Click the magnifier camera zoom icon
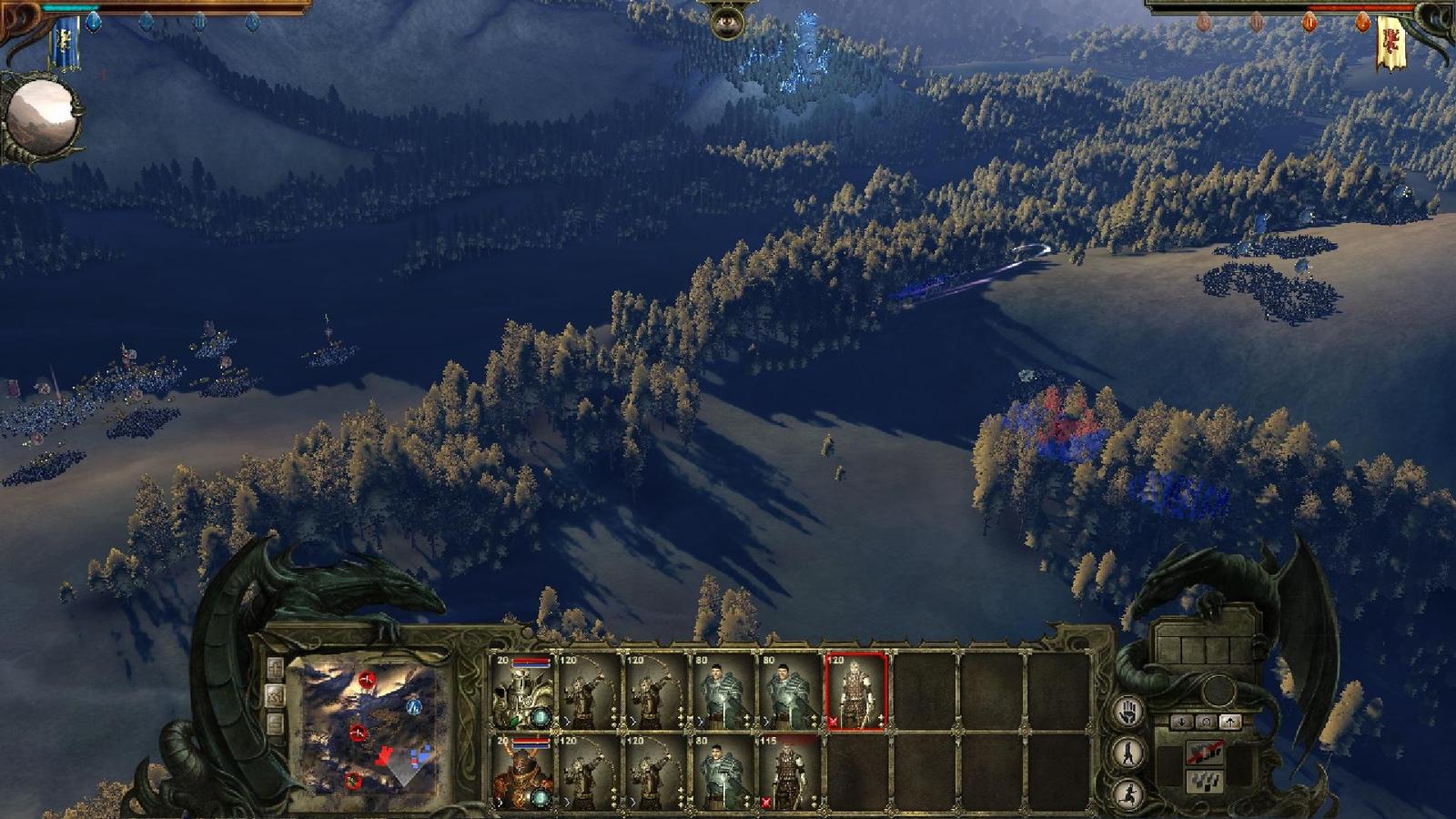1456x819 pixels. (x=1208, y=722)
